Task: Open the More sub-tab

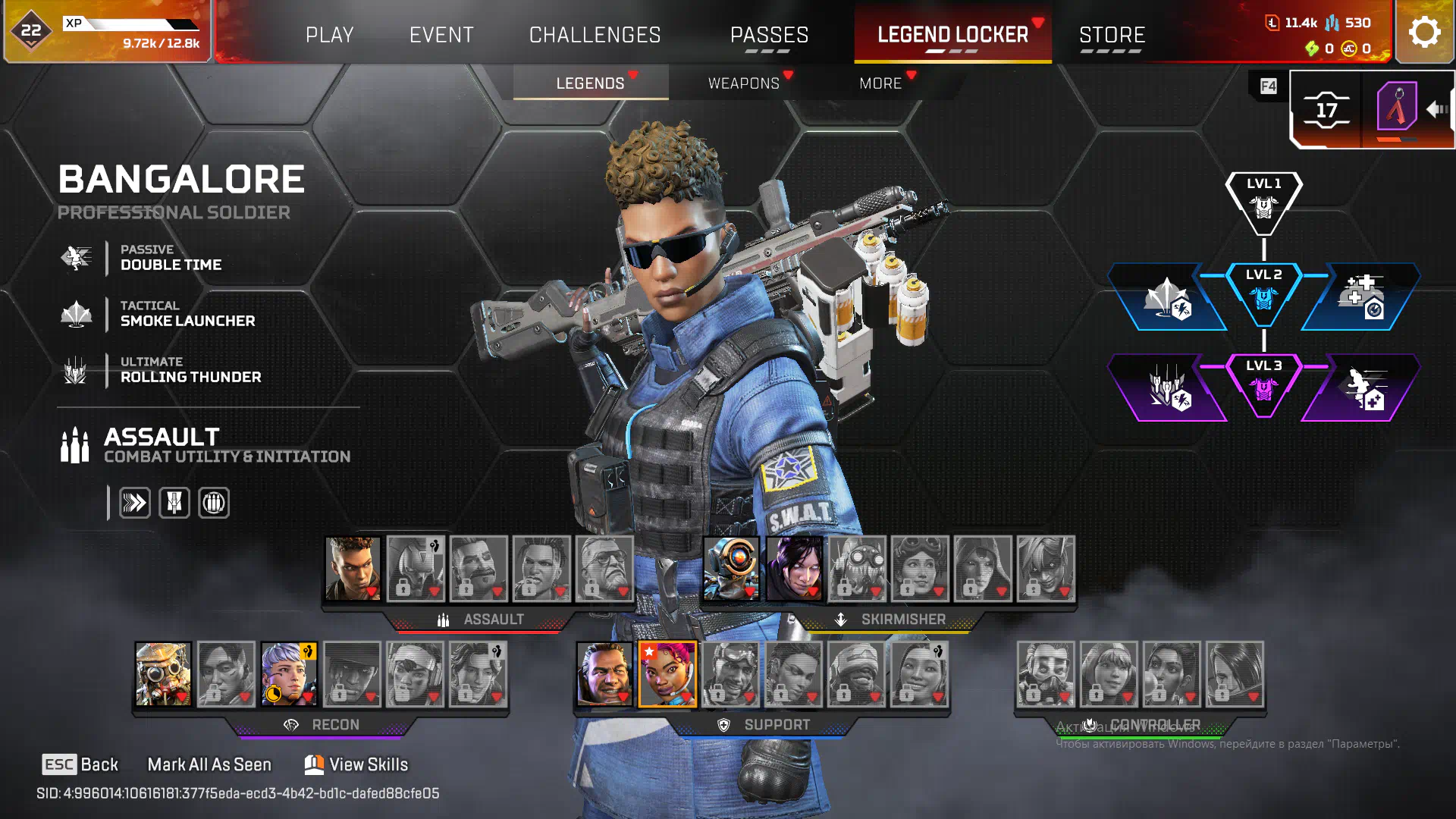Action: click(880, 83)
